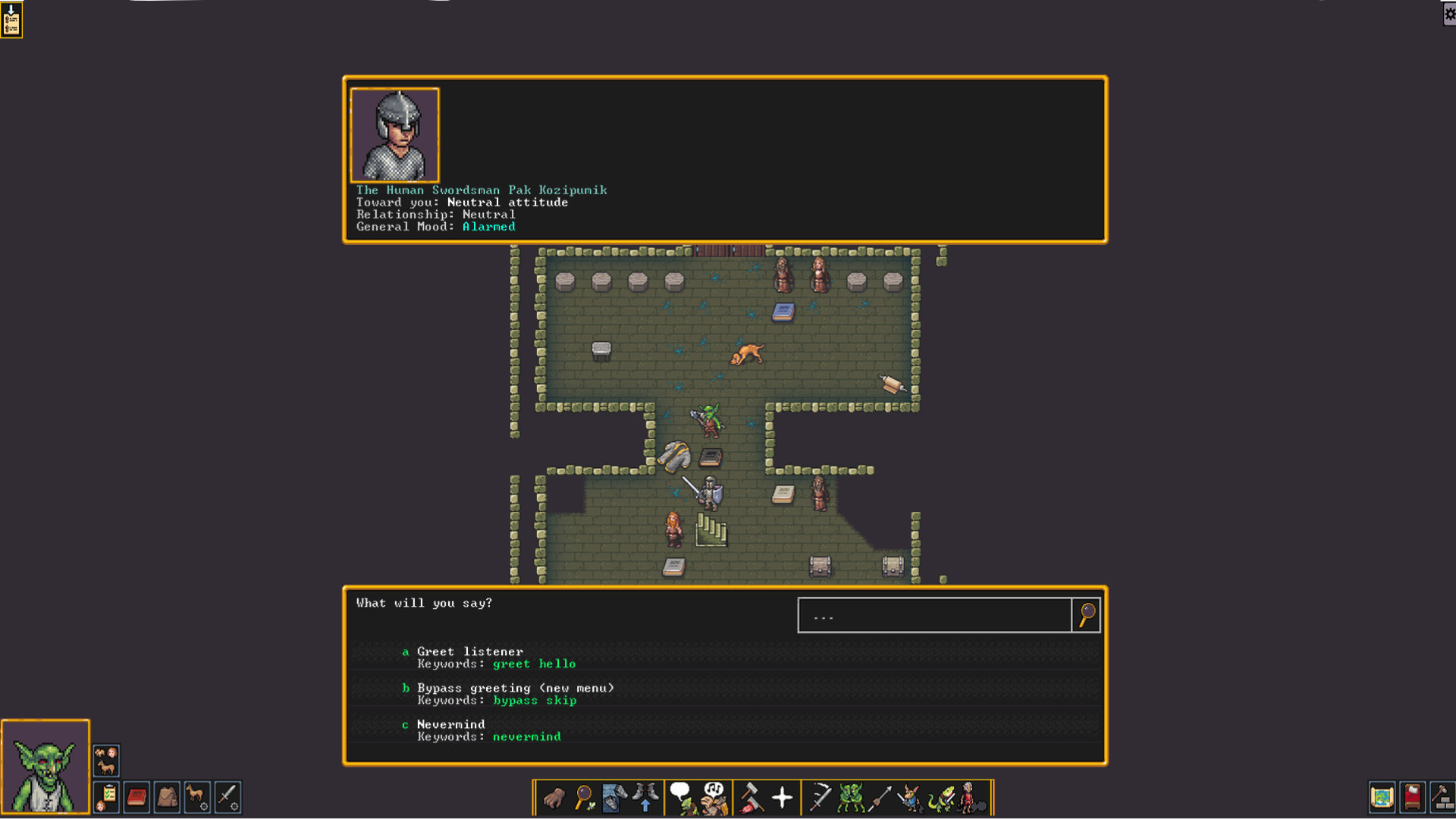Open the backpack inventory

tap(167, 798)
